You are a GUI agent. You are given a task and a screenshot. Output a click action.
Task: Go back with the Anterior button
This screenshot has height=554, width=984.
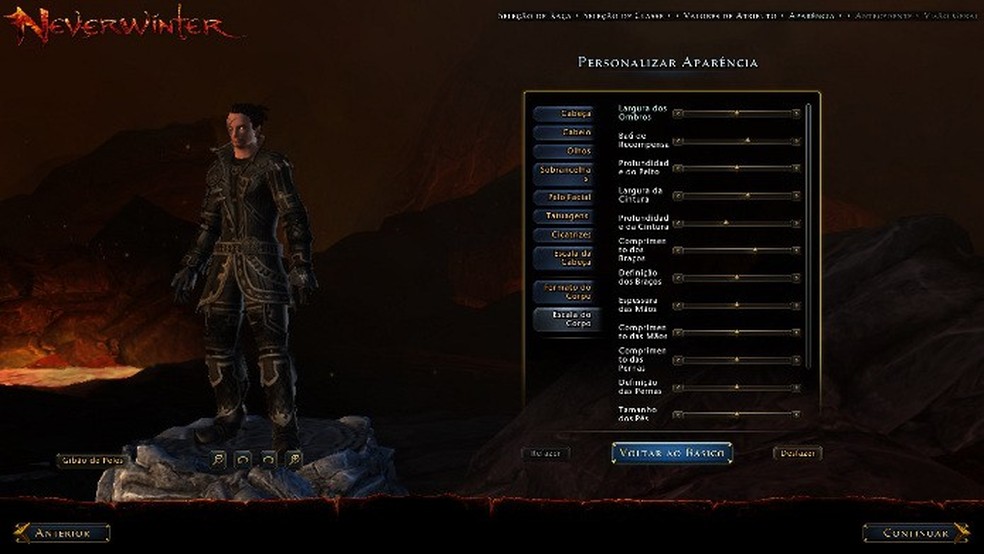pyautogui.click(x=61, y=533)
